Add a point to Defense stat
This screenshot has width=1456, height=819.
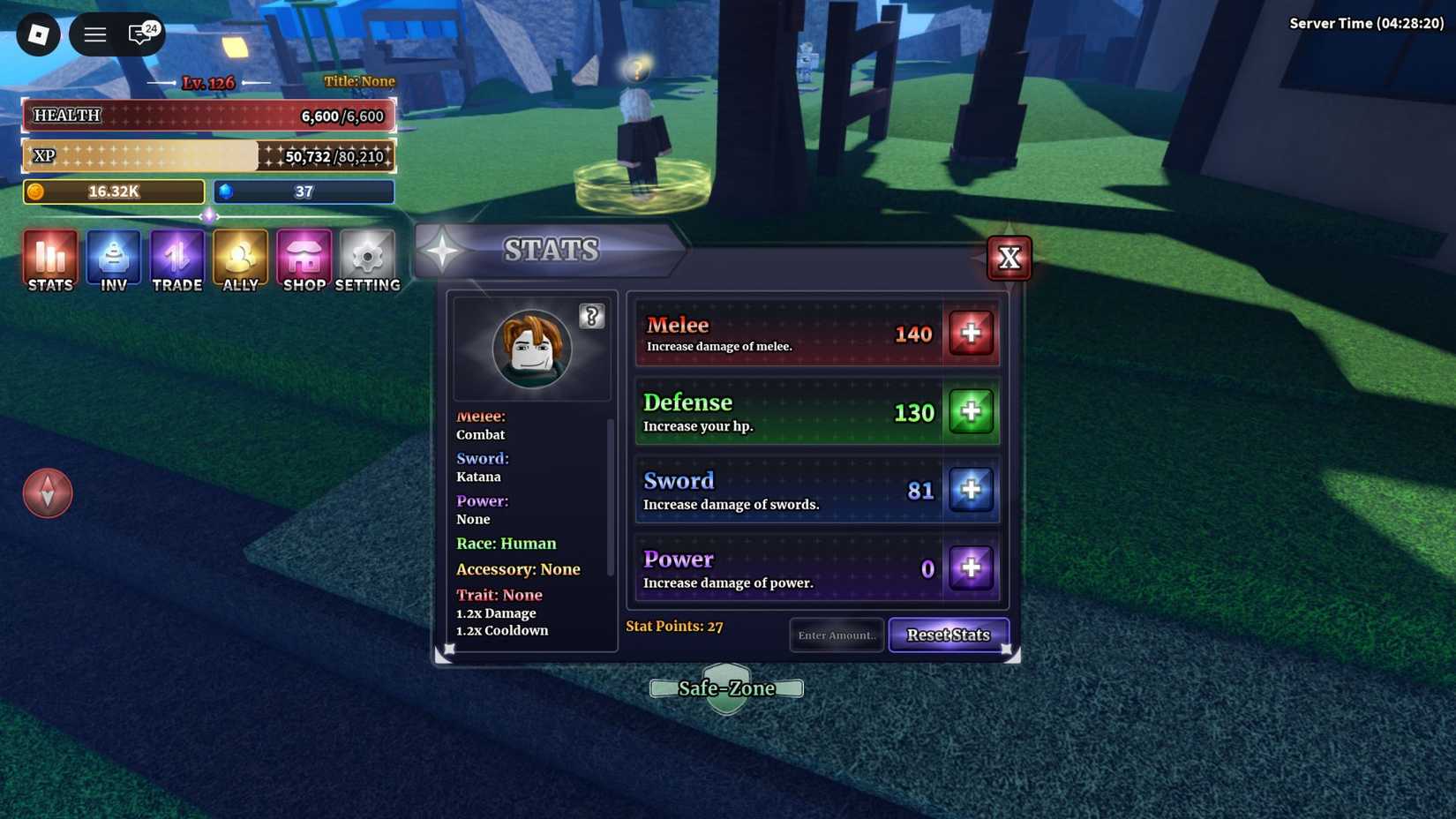(x=971, y=411)
